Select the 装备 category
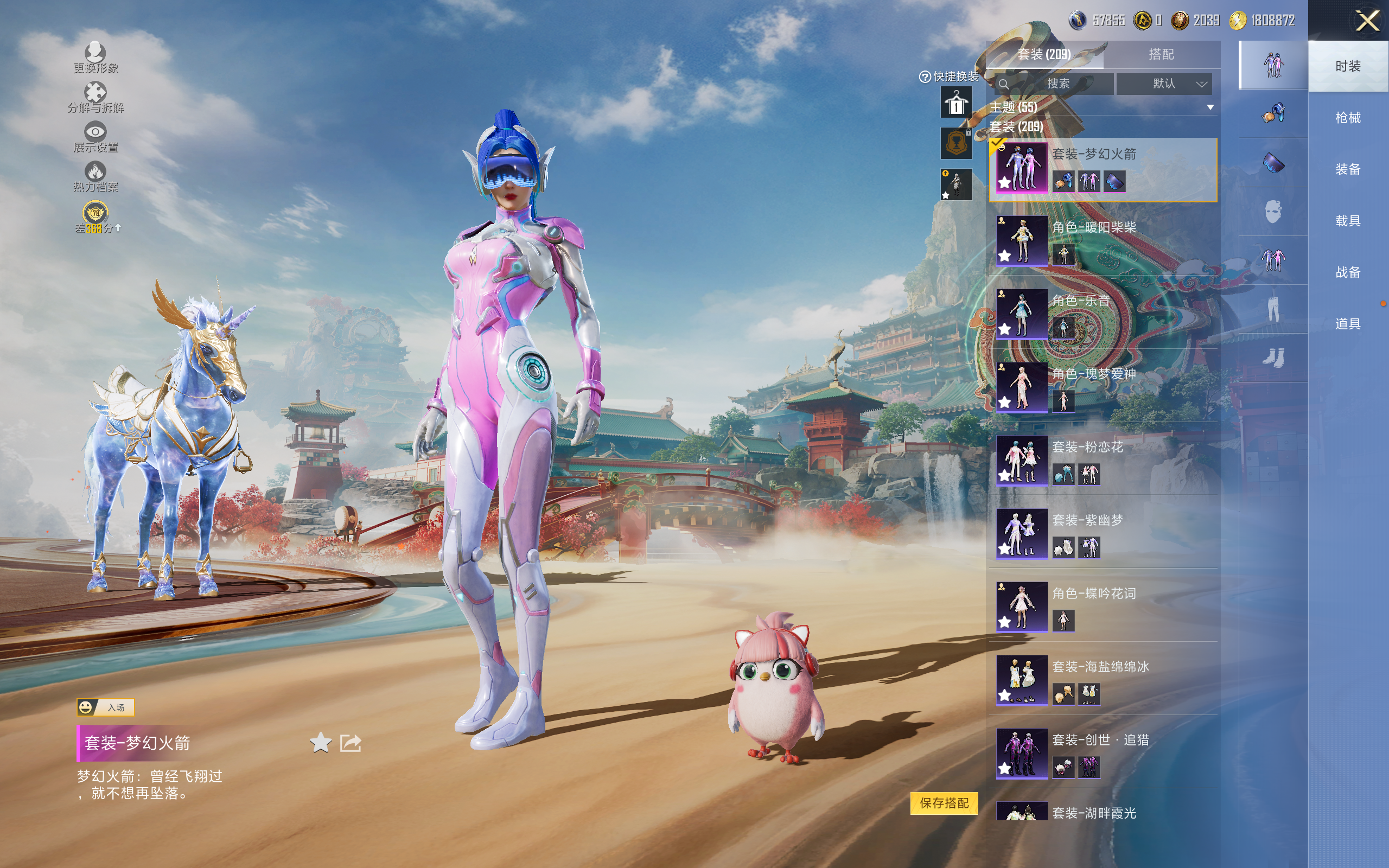Screen dimensions: 1389x868 1348,169
